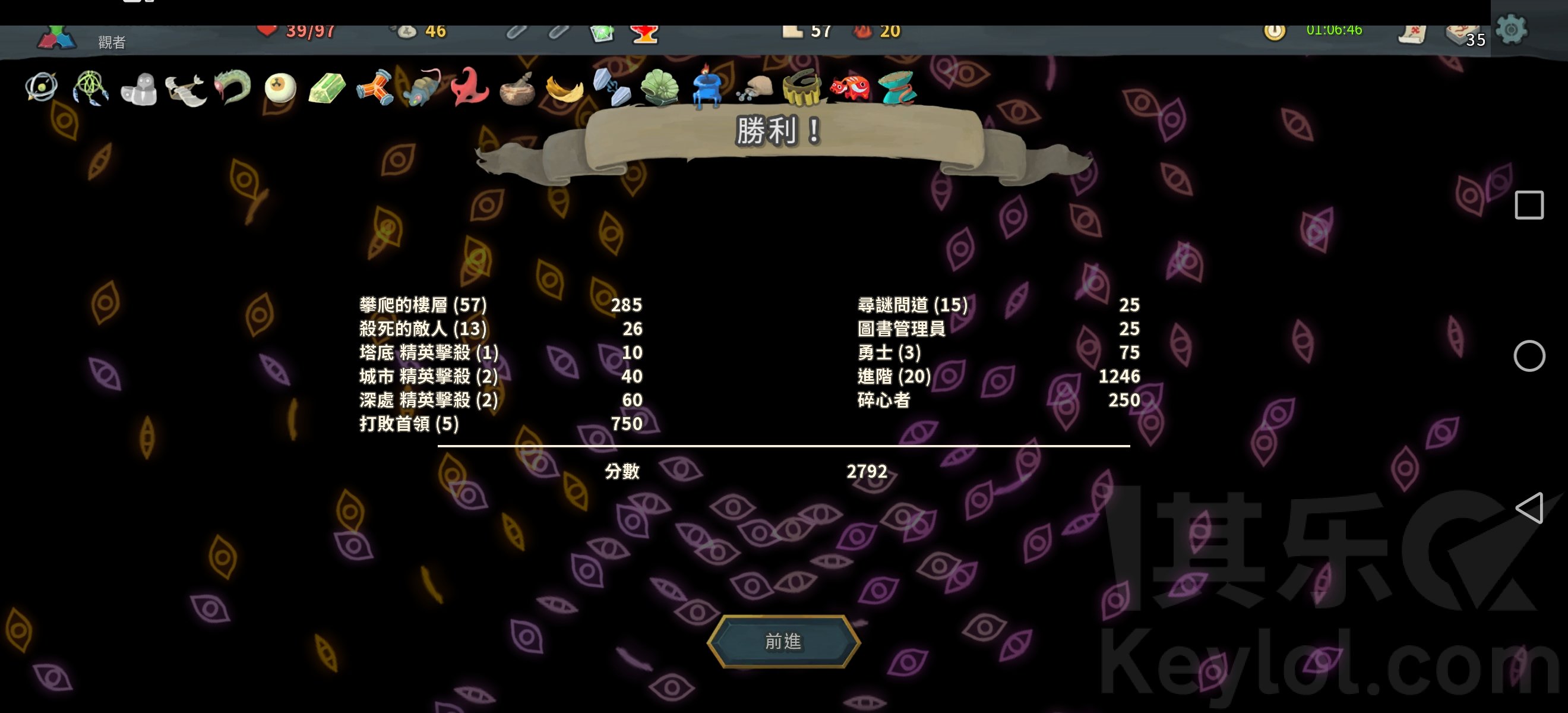Select the green crystal block relic
The image size is (1568, 713).
click(327, 89)
